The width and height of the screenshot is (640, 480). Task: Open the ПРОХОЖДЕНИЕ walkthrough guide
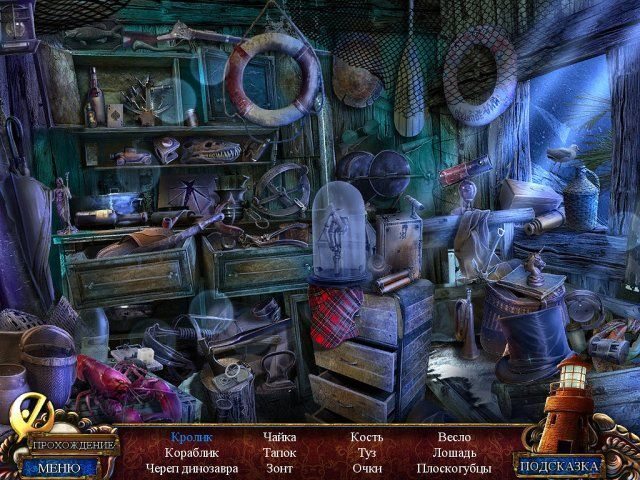72,444
